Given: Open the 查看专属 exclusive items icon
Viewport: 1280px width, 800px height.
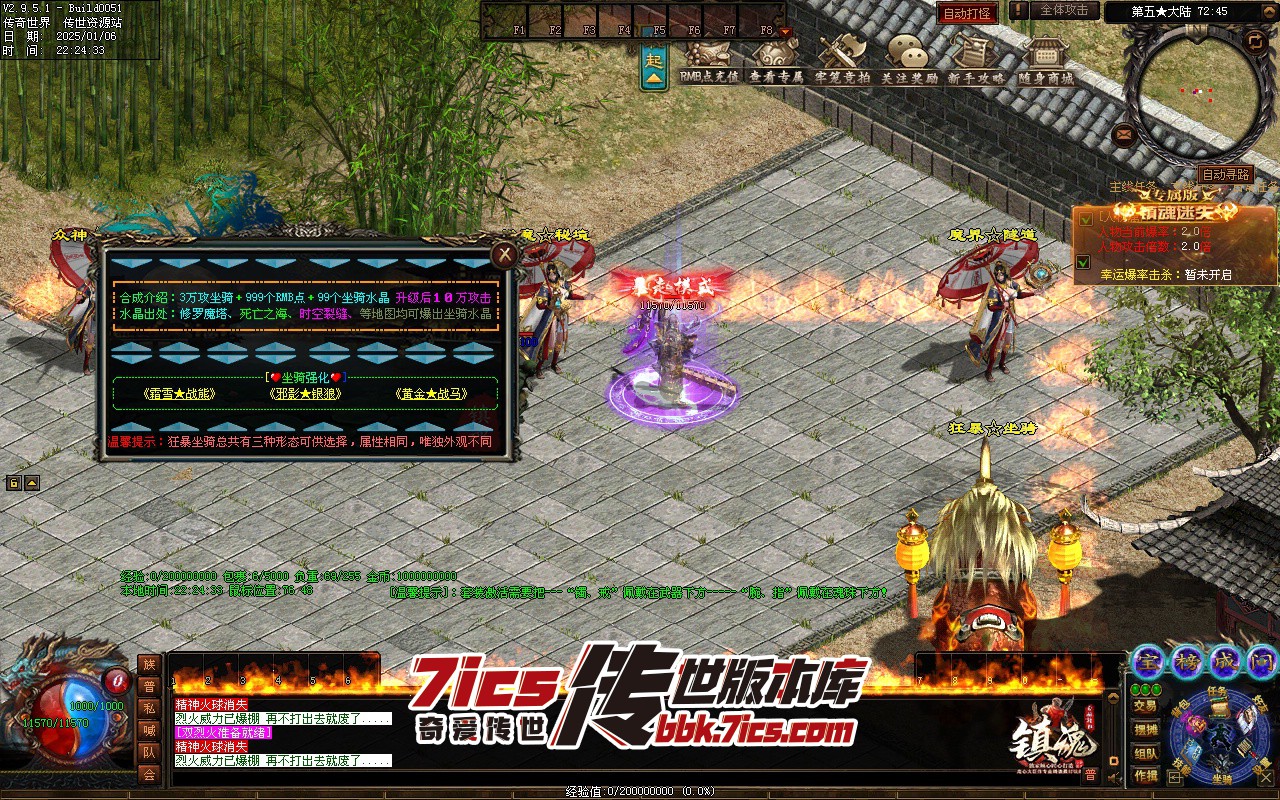Looking at the screenshot, I should (776, 58).
